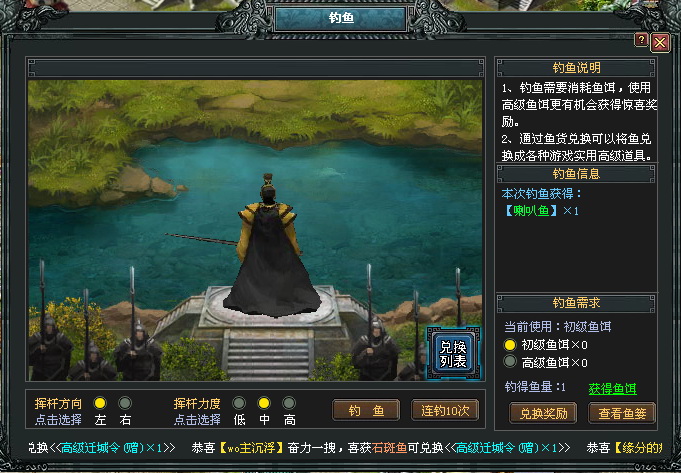This screenshot has width=681, height=473.
Task: Choose 右 swing direction
Action: [125, 403]
